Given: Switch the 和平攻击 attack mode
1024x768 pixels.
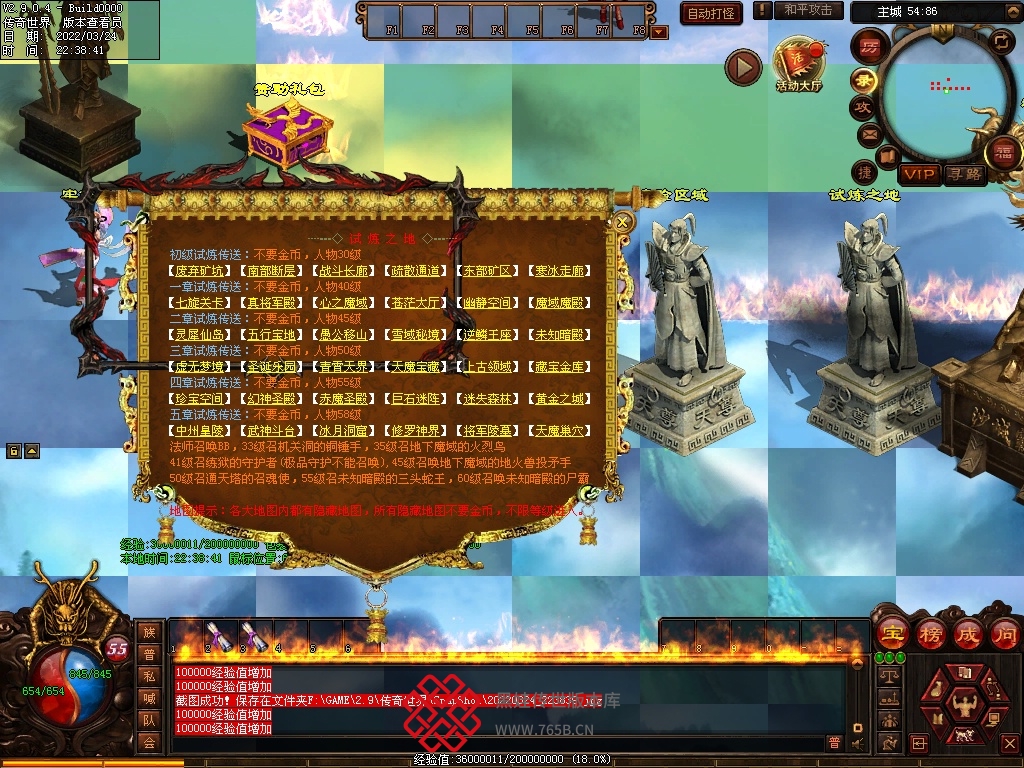Looking at the screenshot, I should click(808, 10).
